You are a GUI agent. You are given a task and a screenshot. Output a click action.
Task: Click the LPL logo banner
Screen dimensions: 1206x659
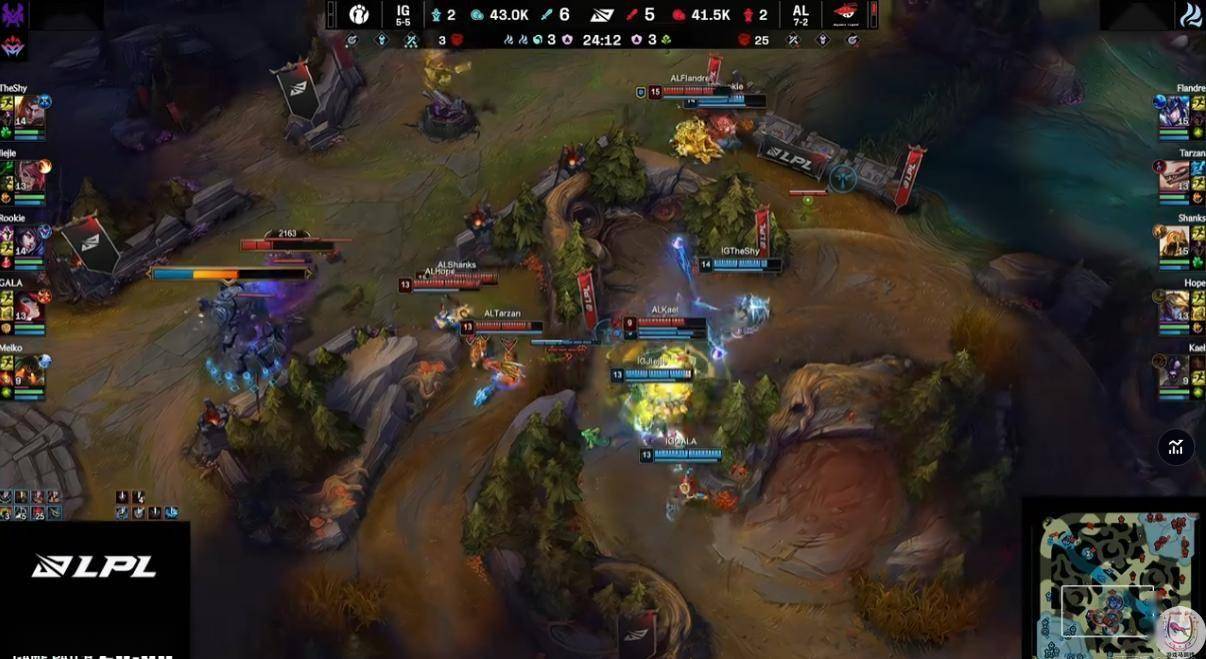(x=94, y=566)
